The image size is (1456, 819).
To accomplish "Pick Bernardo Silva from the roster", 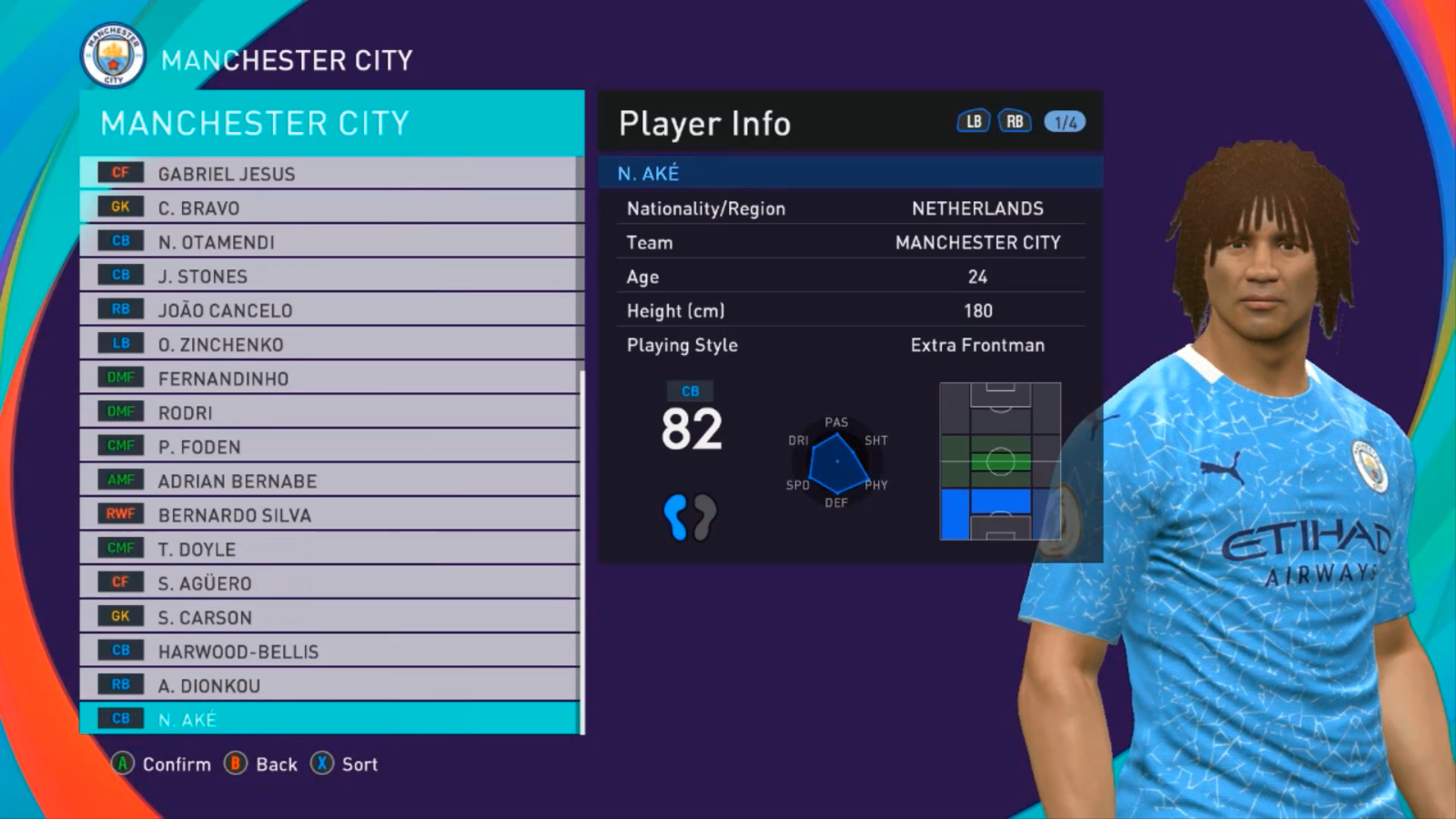I will coord(328,515).
